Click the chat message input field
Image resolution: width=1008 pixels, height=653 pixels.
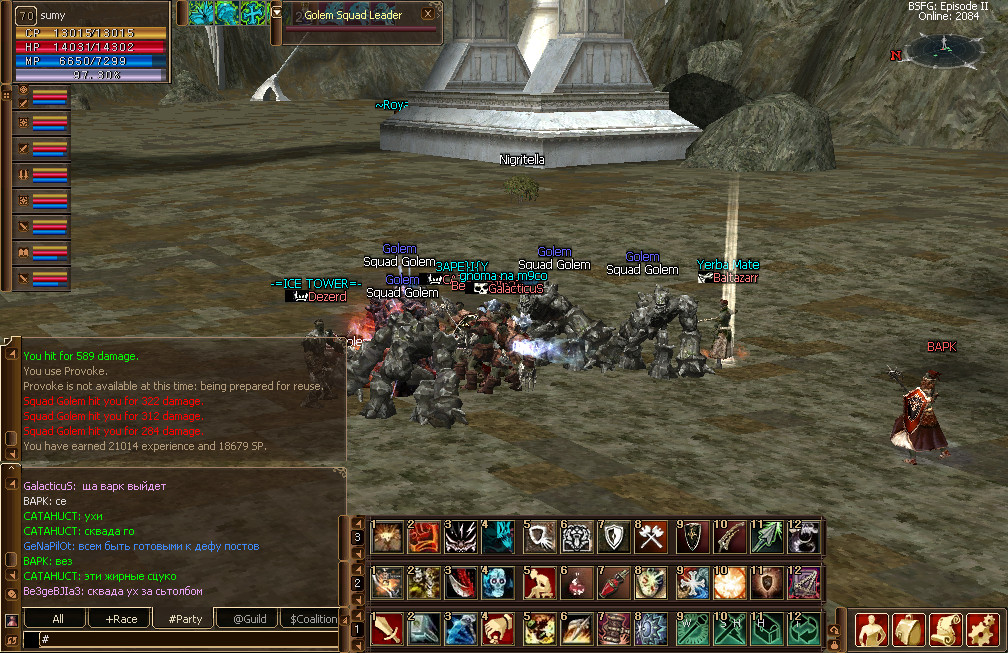[x=180, y=638]
